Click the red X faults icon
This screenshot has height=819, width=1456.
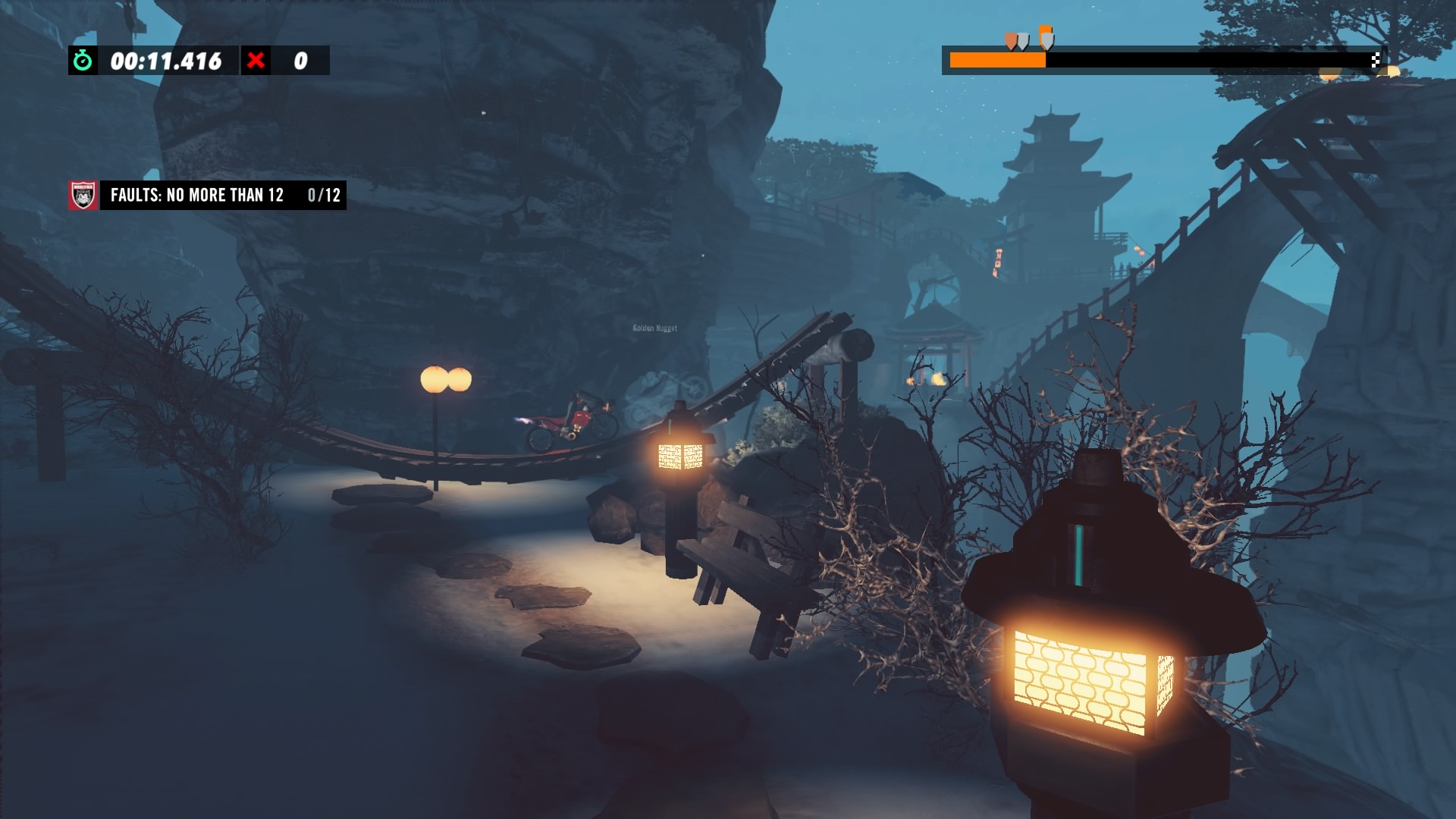[x=256, y=61]
